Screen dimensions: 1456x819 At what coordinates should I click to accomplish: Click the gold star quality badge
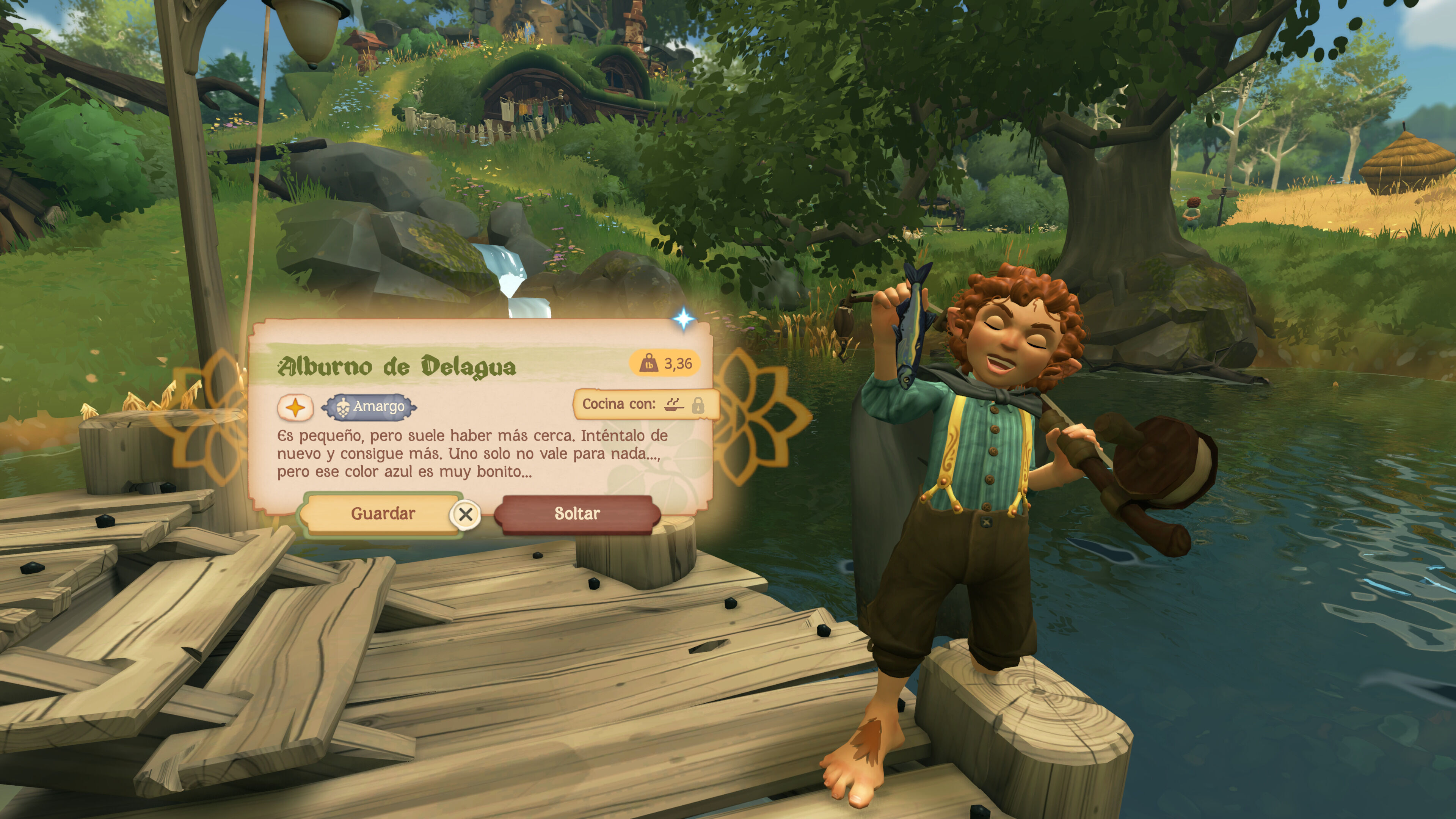pyautogui.click(x=295, y=407)
